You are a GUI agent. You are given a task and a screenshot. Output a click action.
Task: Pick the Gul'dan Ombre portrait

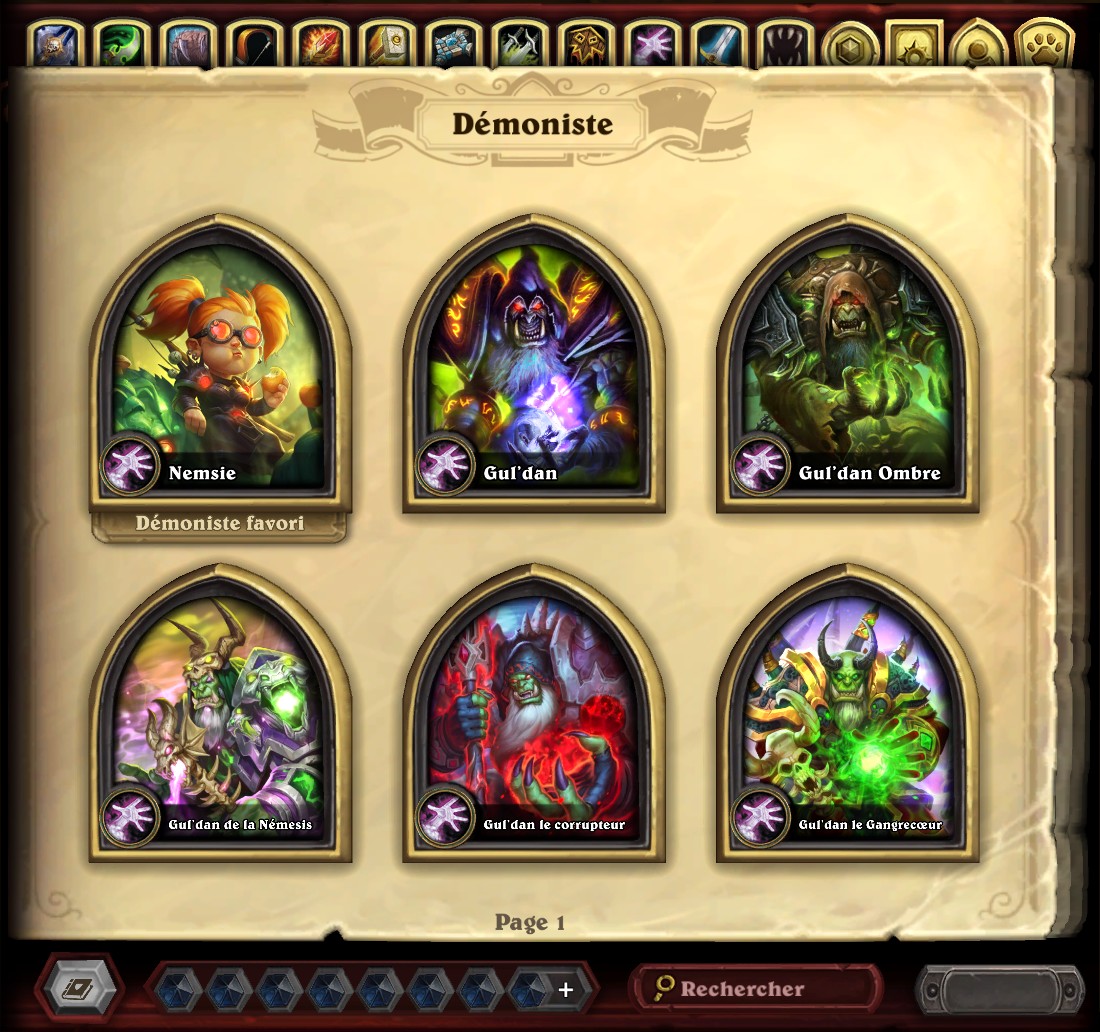[x=847, y=365]
